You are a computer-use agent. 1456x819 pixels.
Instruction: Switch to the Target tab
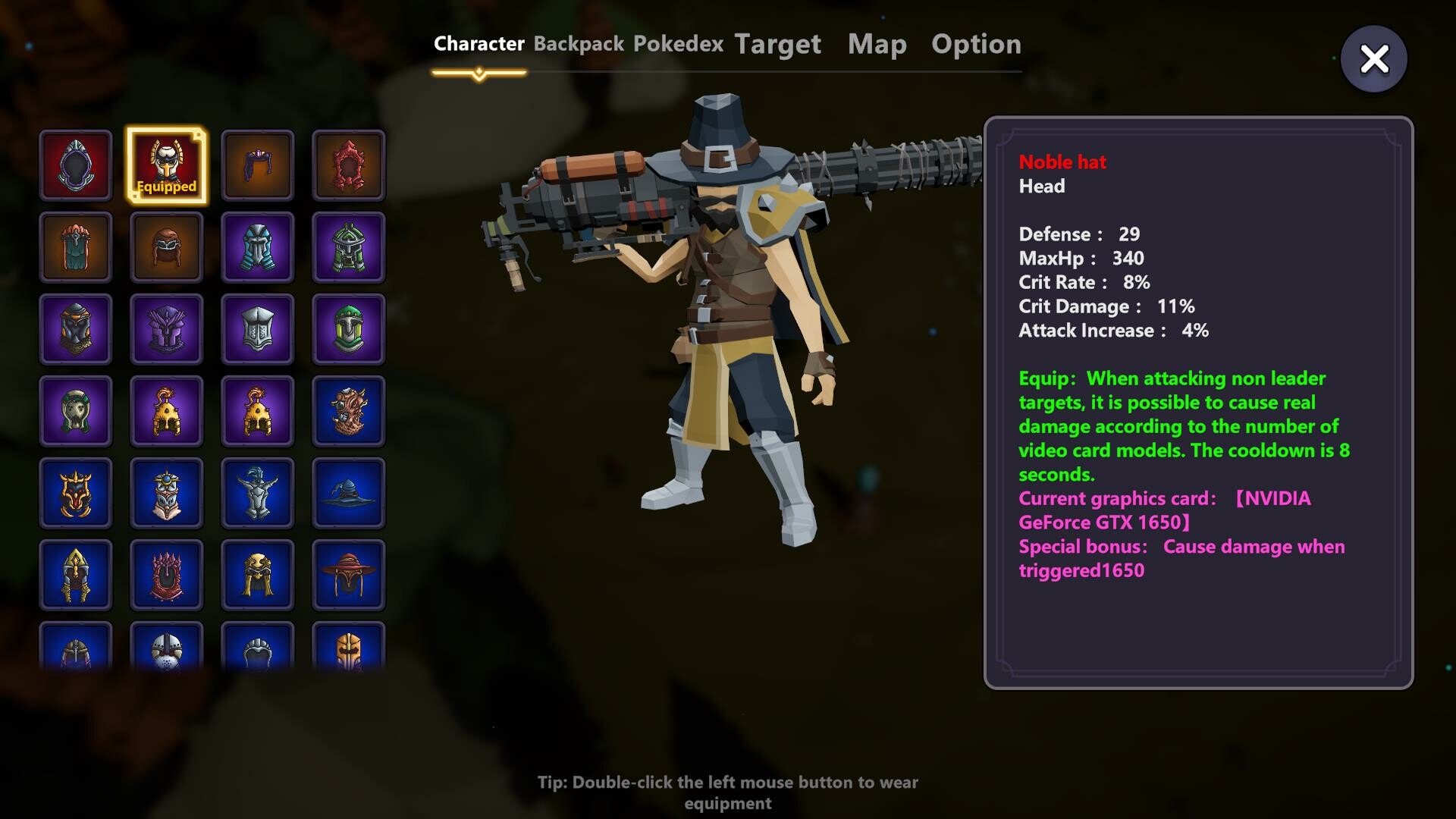coord(777,44)
